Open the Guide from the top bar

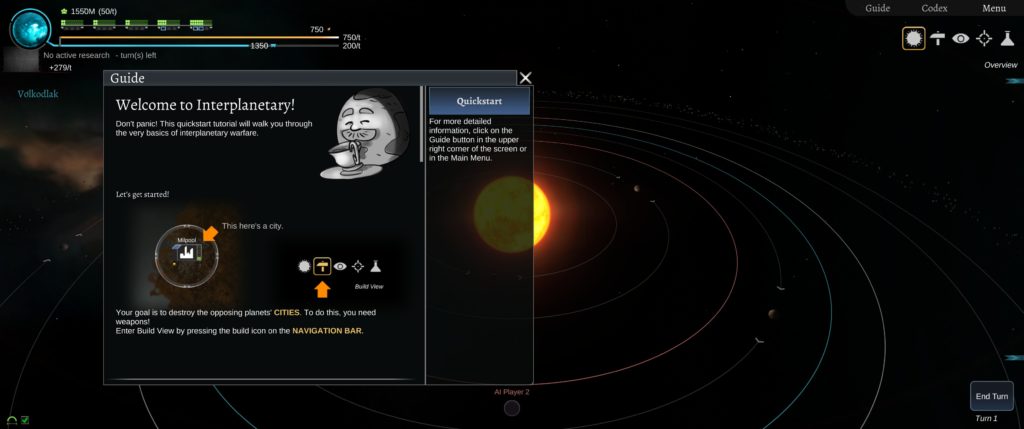(877, 8)
